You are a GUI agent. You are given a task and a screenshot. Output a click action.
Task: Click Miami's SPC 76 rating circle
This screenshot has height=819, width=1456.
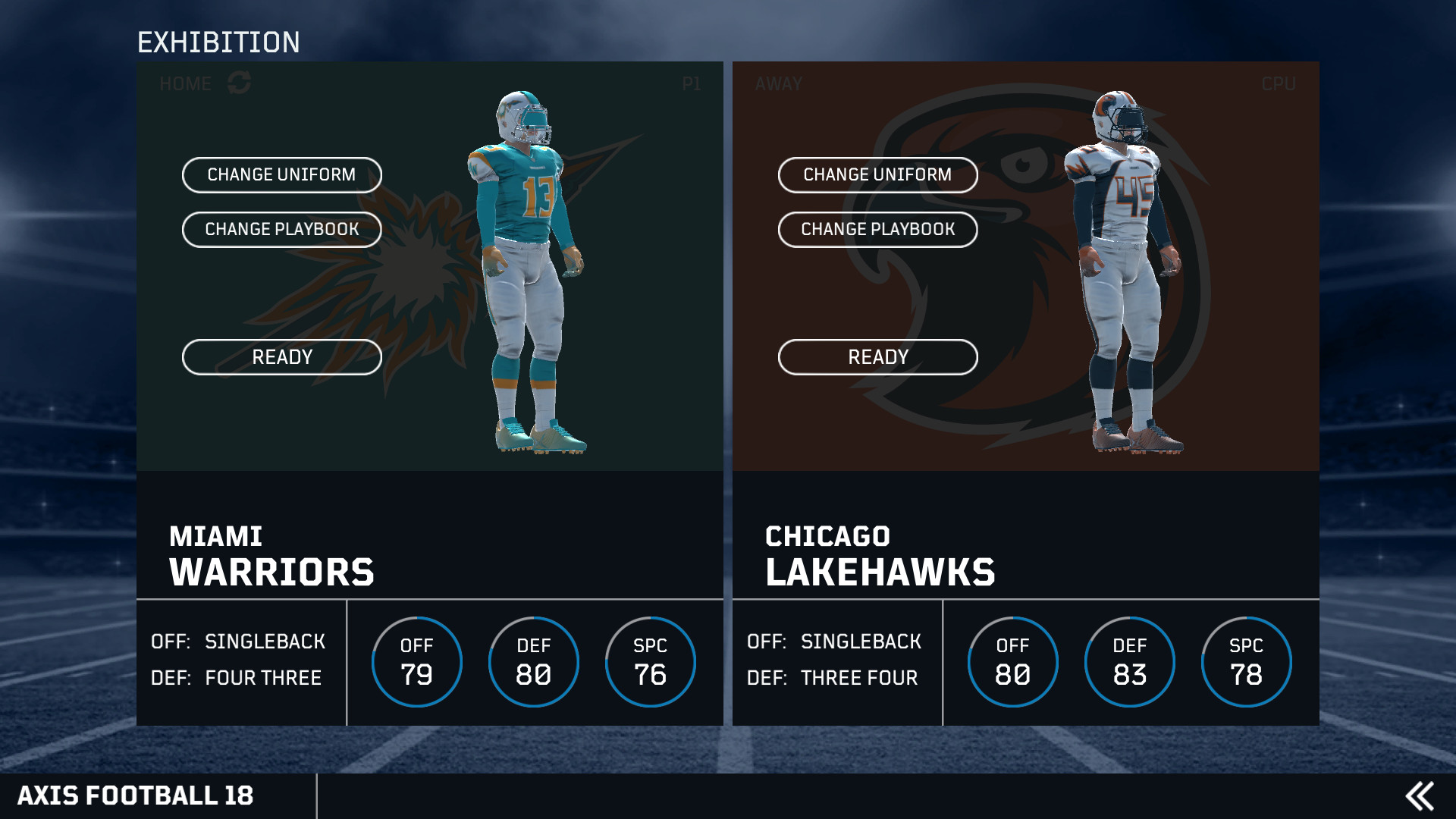click(650, 661)
